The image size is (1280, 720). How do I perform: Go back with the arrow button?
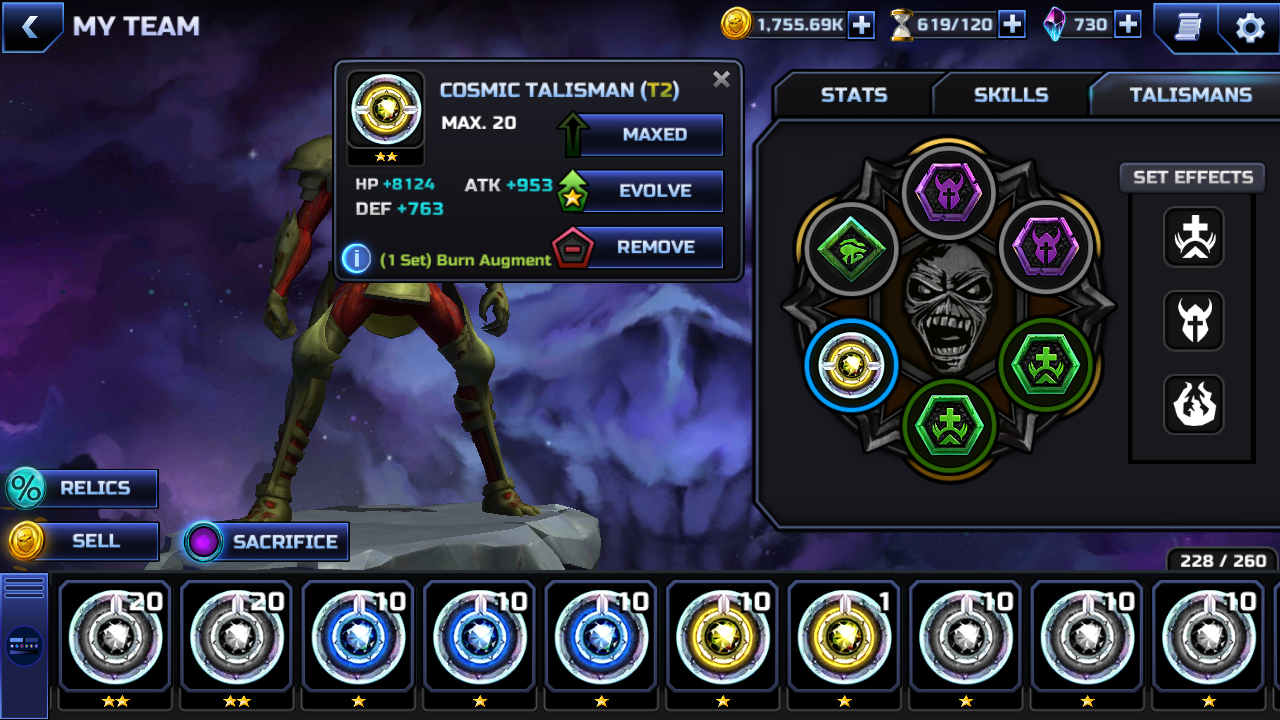(30, 27)
